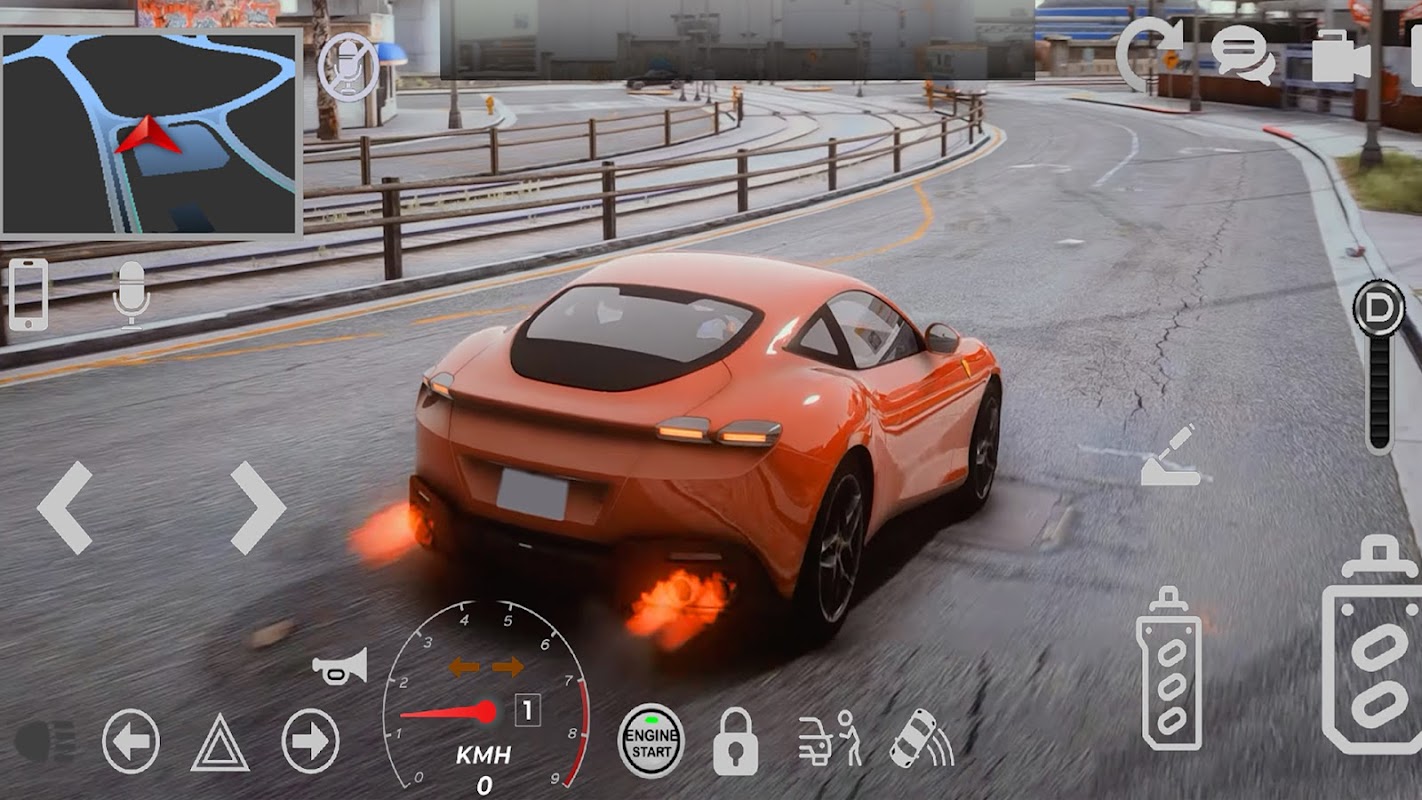Lock the car with the padlock icon

[x=735, y=742]
